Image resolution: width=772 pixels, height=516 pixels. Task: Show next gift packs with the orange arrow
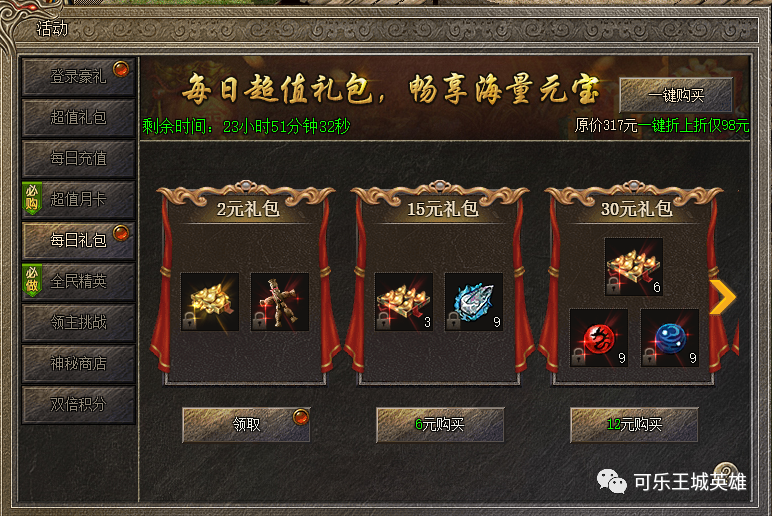pyautogui.click(x=722, y=297)
